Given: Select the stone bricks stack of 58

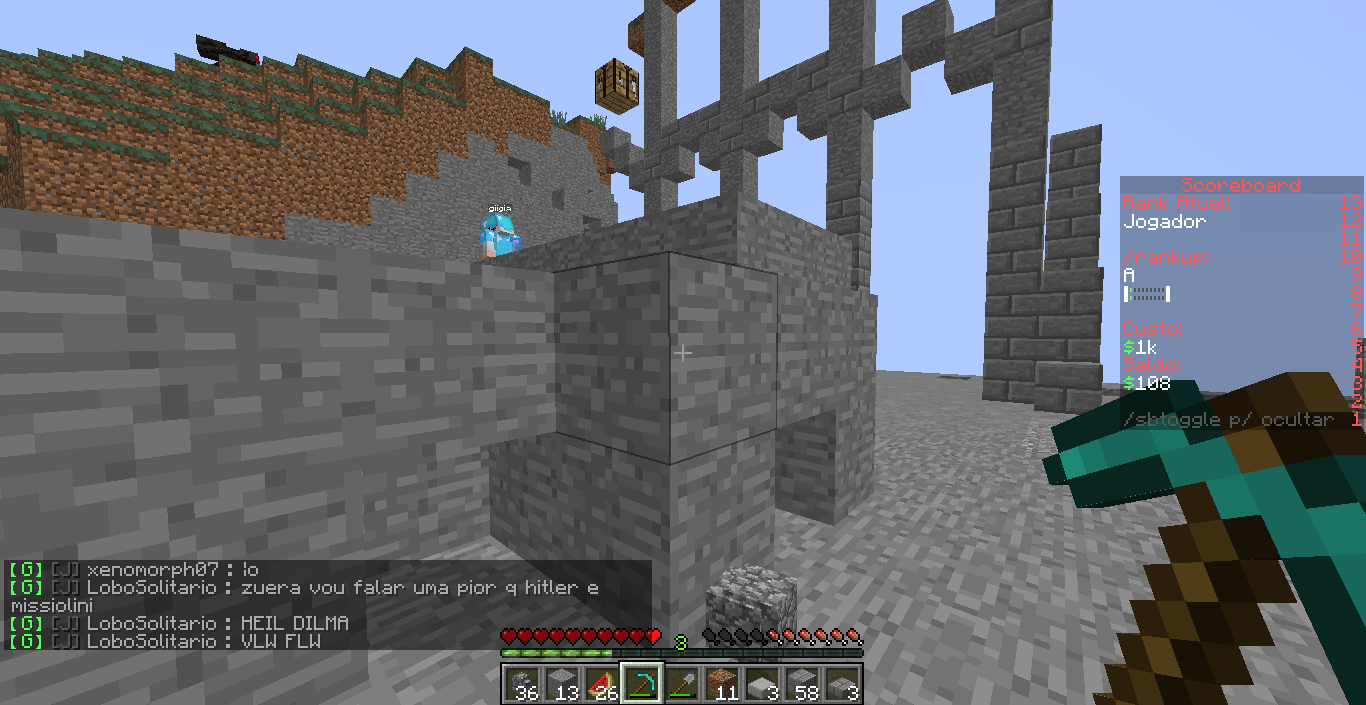Looking at the screenshot, I should [802, 684].
